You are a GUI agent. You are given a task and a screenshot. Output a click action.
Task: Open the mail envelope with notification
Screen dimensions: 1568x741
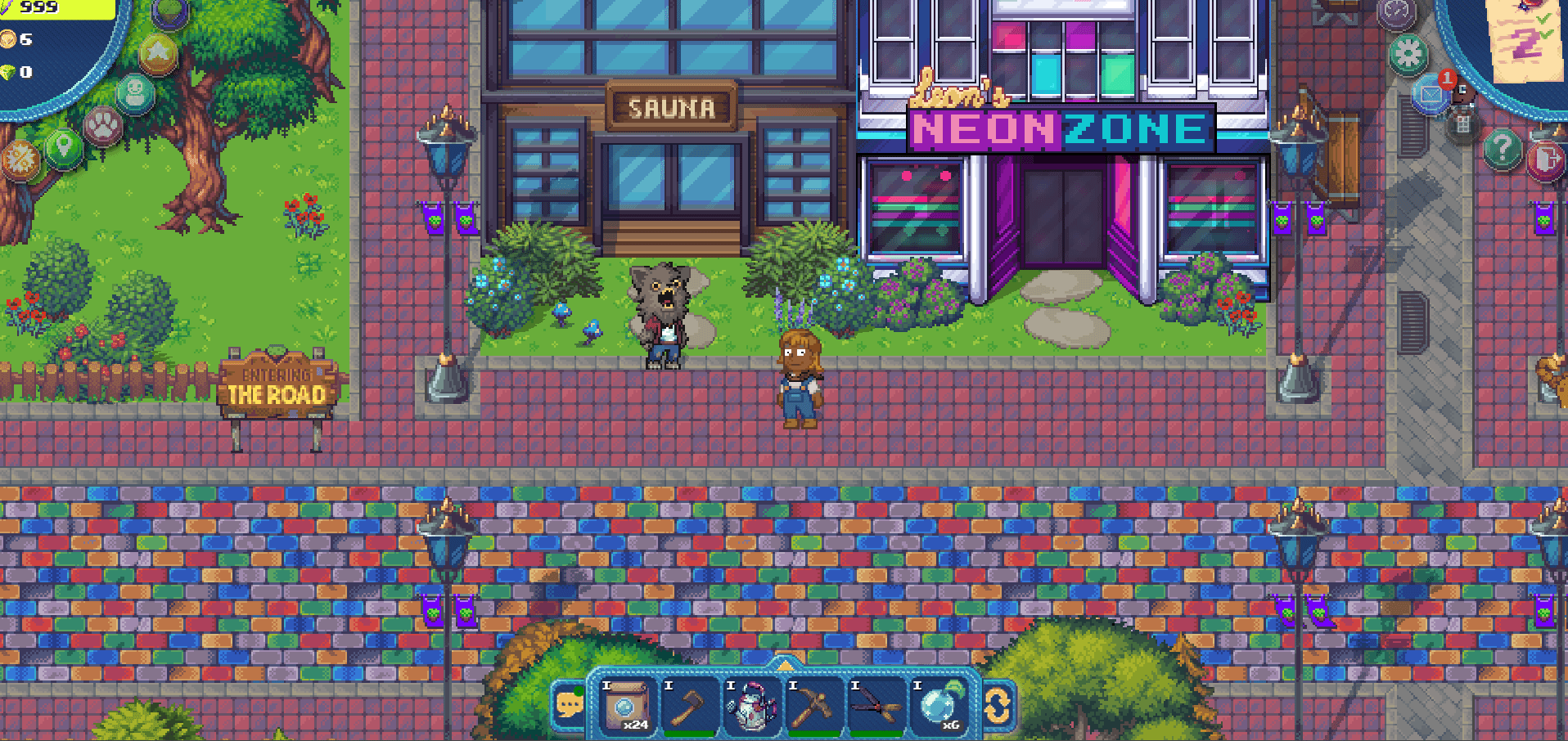tap(1431, 95)
